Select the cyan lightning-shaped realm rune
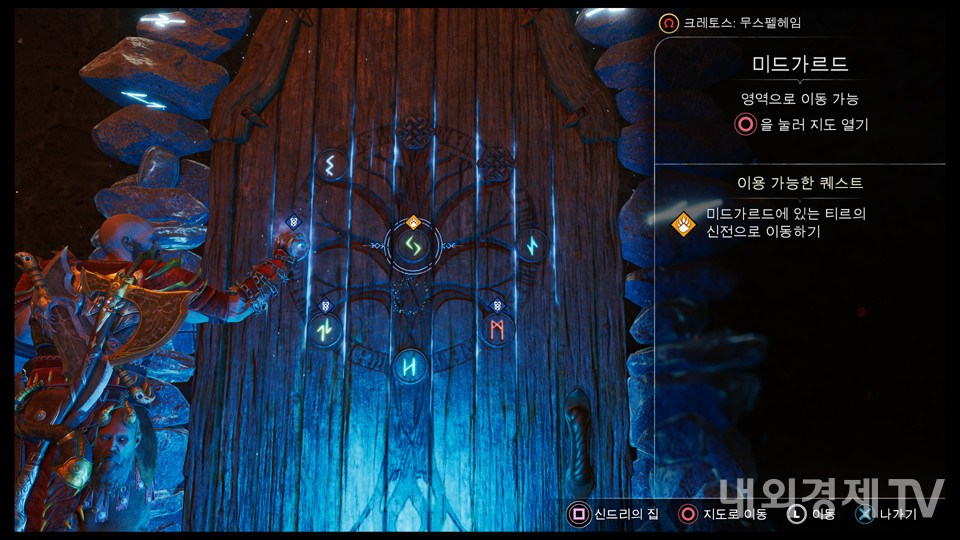 (x=531, y=245)
